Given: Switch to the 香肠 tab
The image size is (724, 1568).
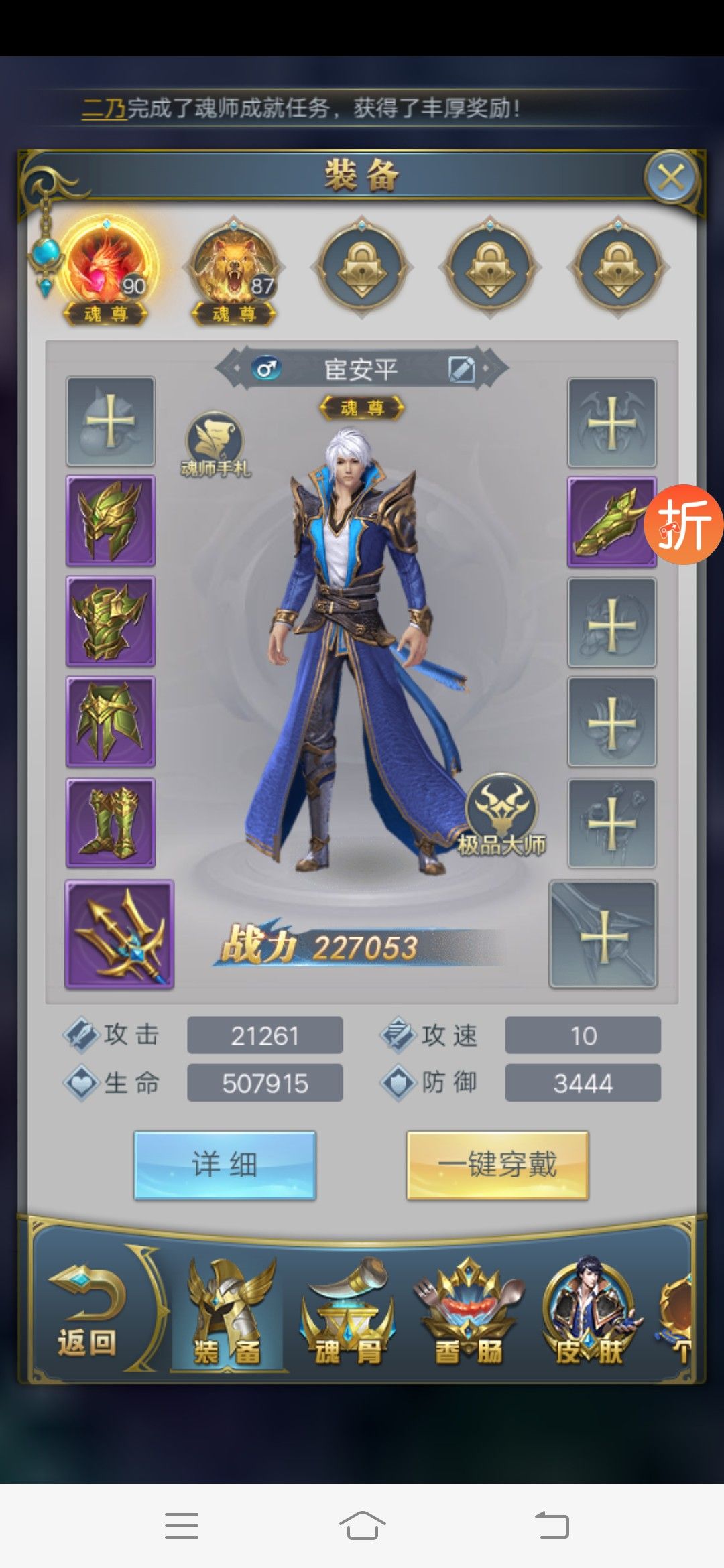Looking at the screenshot, I should [469, 1313].
